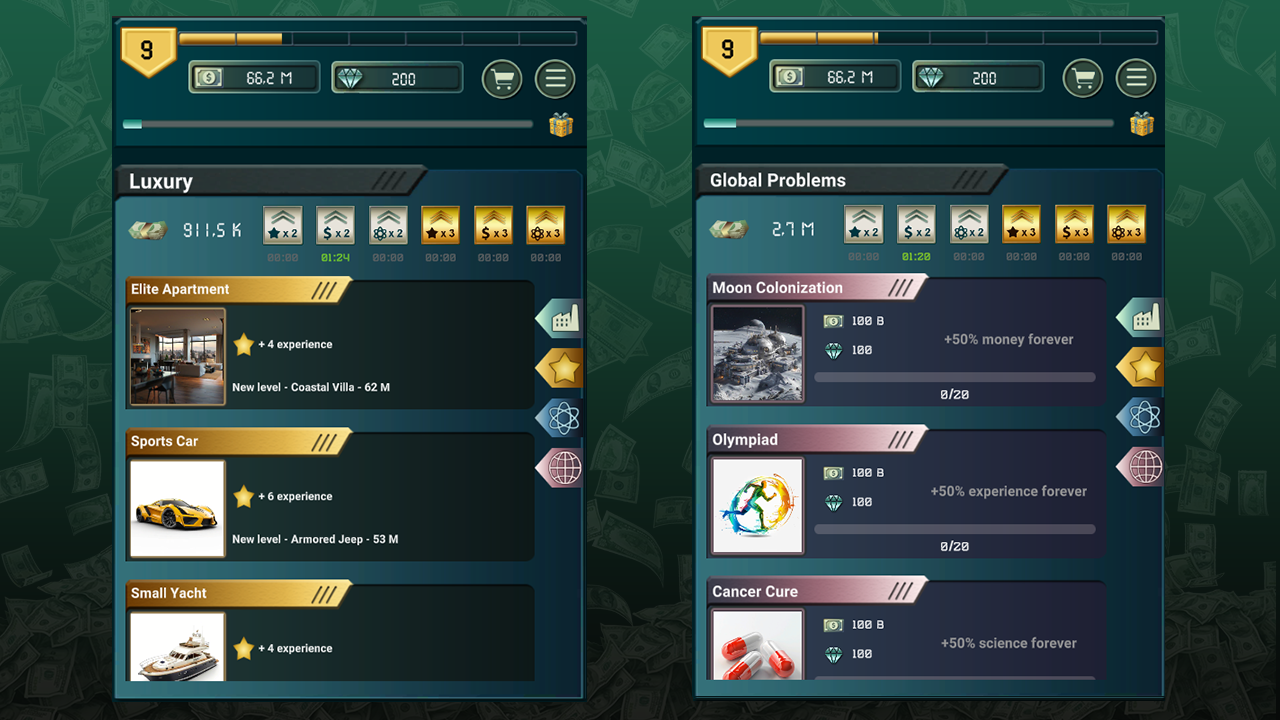The image size is (1280, 720).
Task: Open the Businesses tab via factory icon
Action: [557, 318]
